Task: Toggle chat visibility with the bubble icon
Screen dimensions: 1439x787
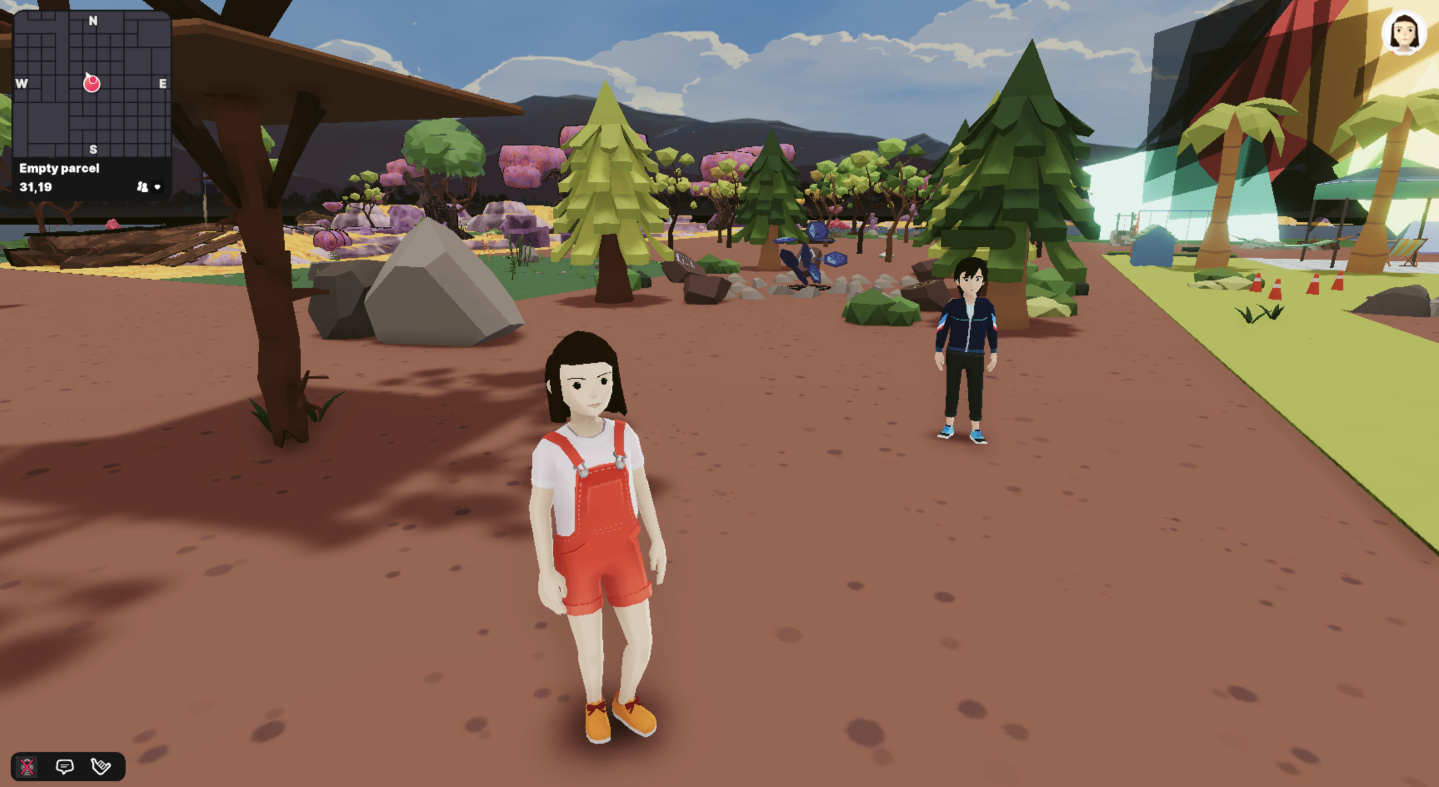Action: 64,766
